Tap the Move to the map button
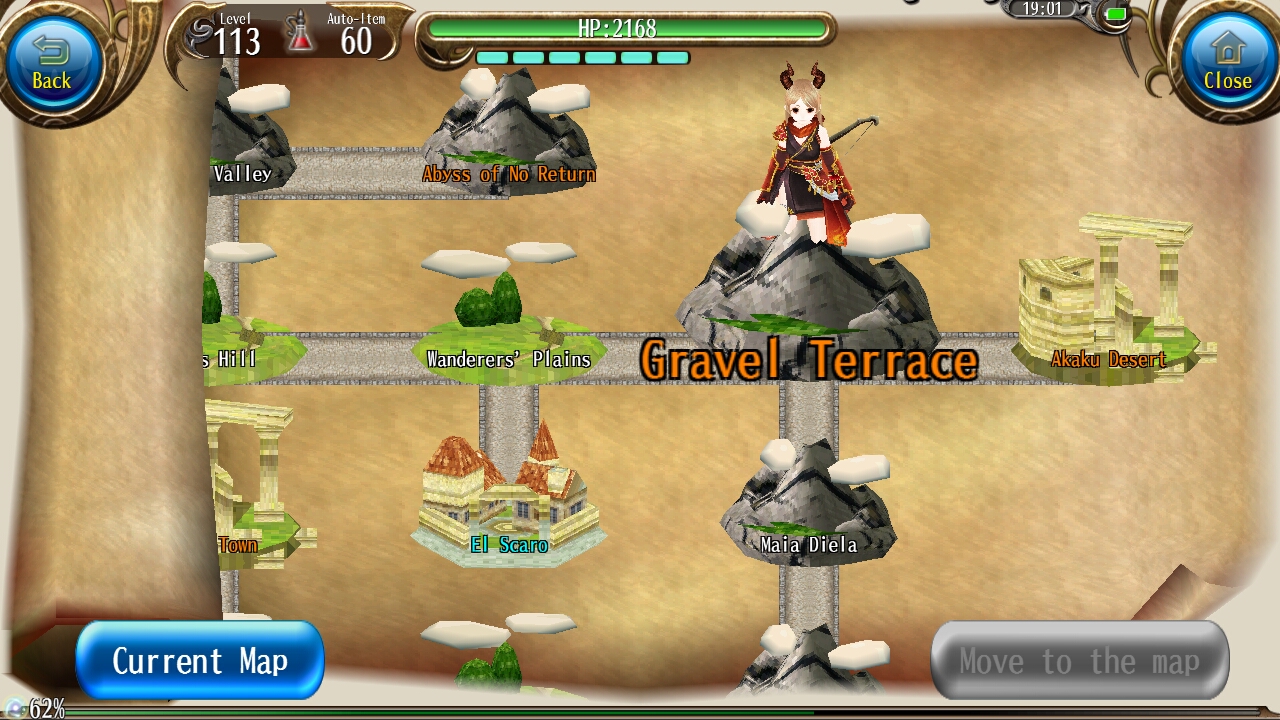The height and width of the screenshot is (720, 1280). [x=1078, y=660]
